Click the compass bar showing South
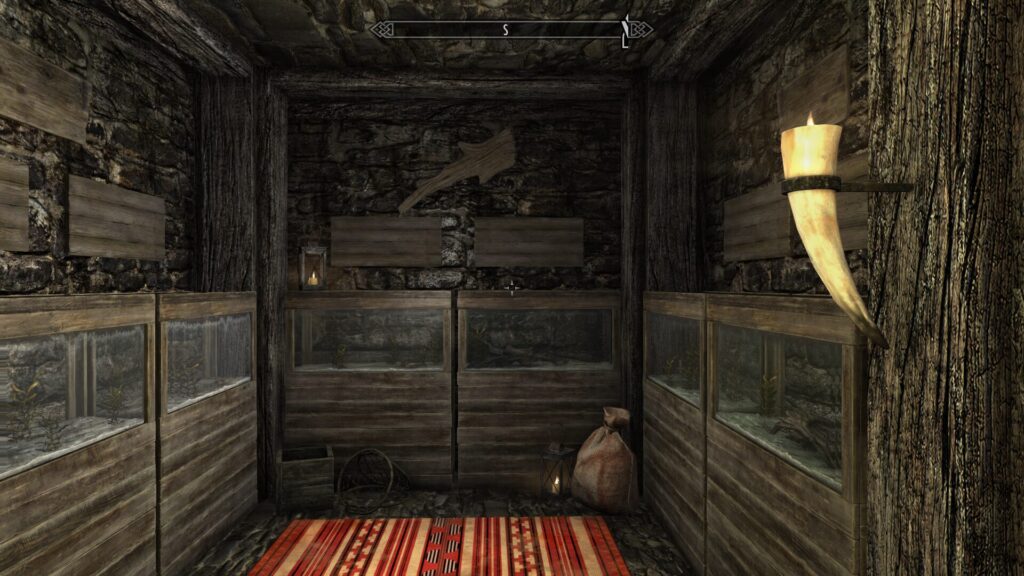 [x=511, y=30]
